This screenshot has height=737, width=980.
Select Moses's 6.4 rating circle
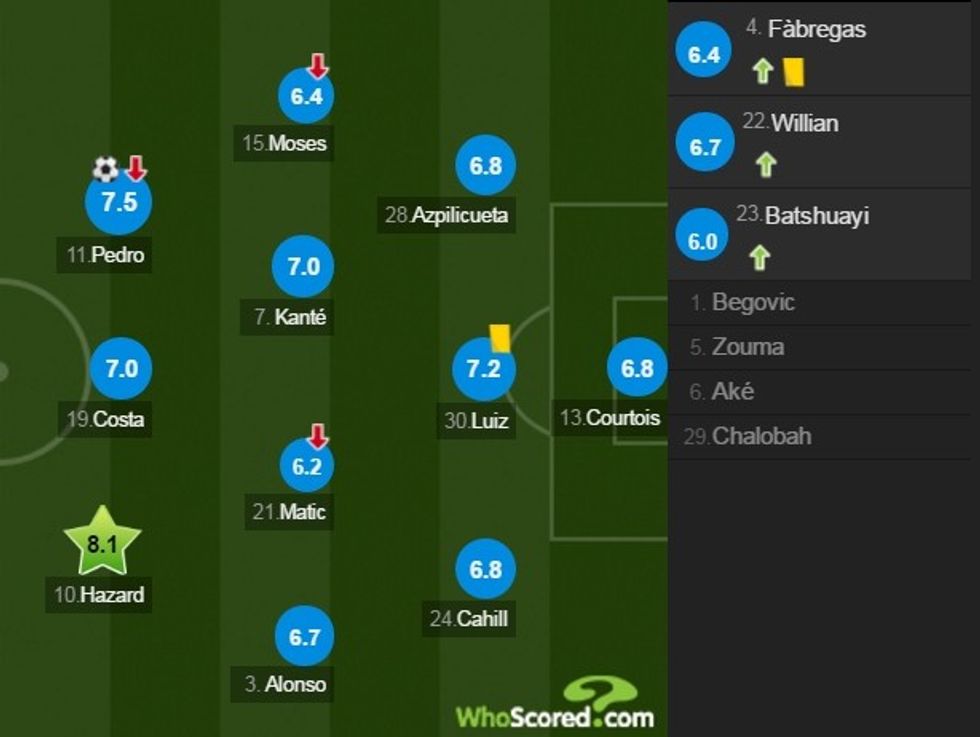305,96
